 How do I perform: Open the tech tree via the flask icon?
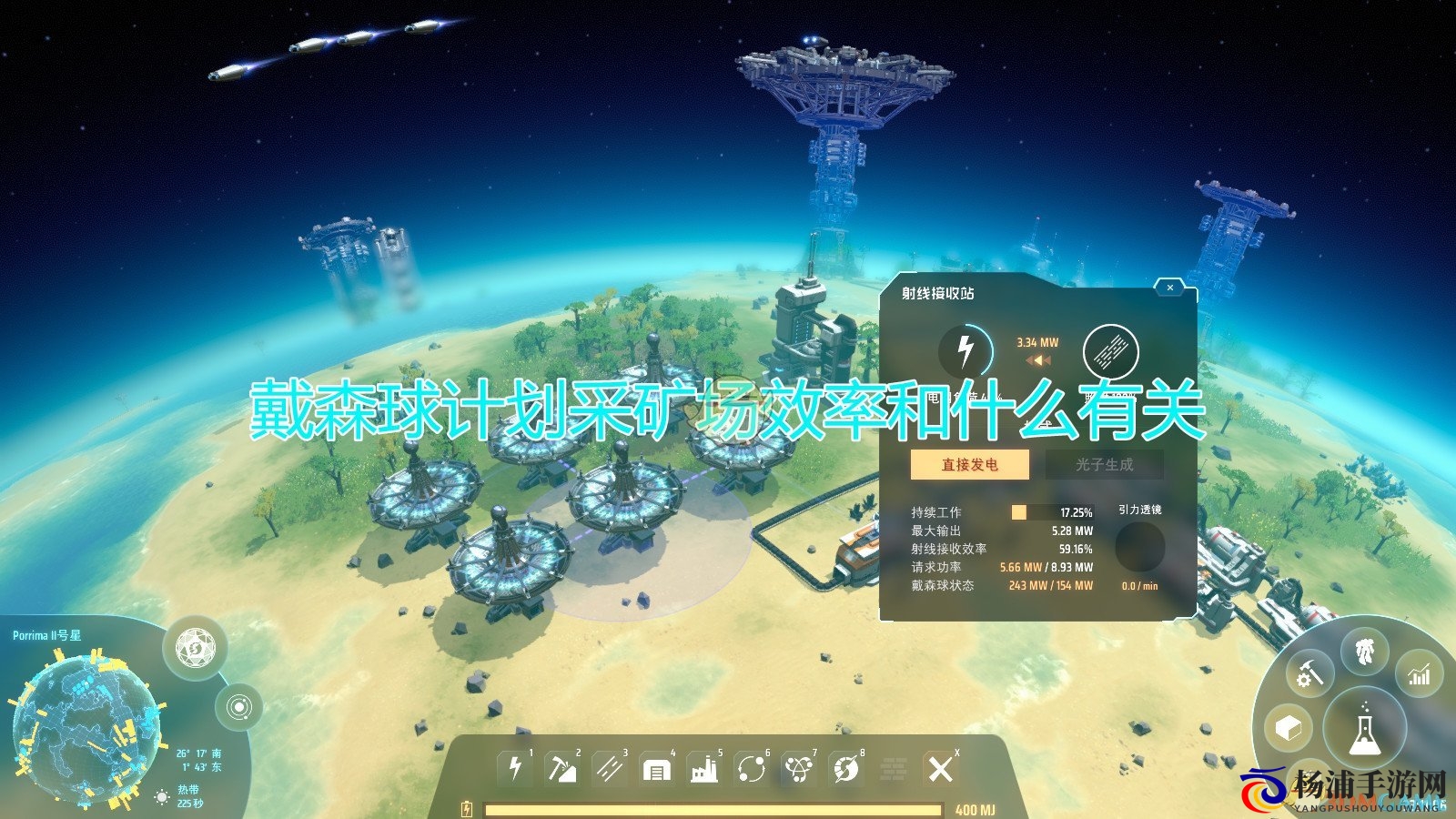pyautogui.click(x=1364, y=728)
